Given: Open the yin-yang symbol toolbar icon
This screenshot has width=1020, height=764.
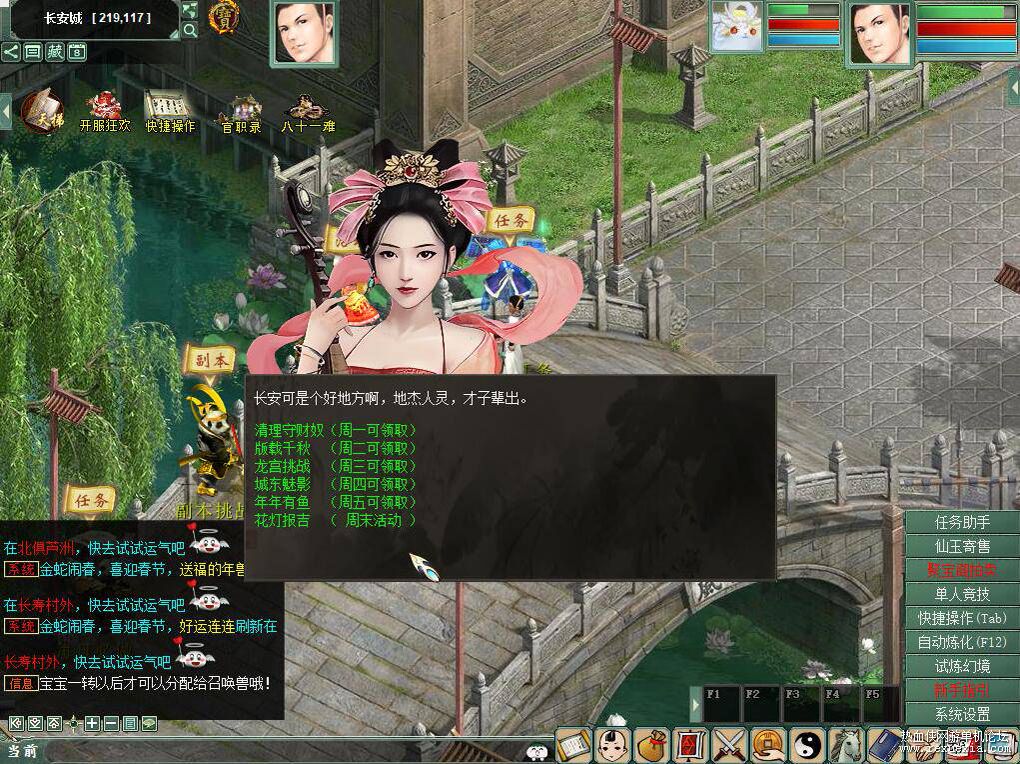Looking at the screenshot, I should point(806,744).
